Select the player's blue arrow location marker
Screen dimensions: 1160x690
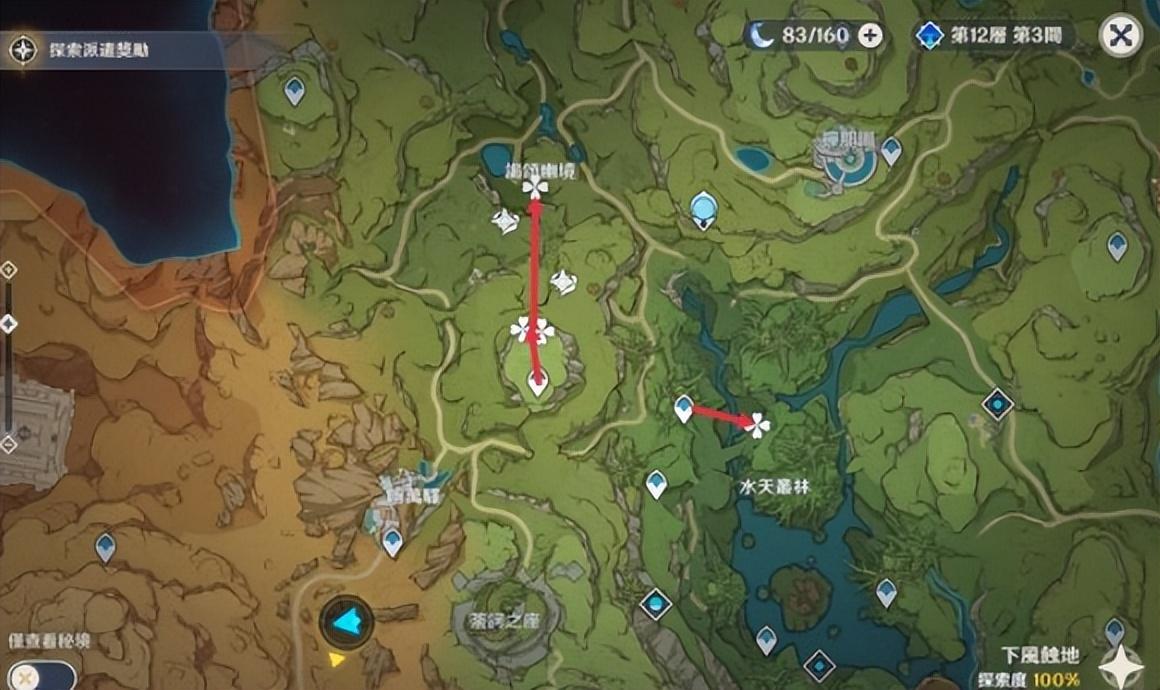[x=346, y=622]
